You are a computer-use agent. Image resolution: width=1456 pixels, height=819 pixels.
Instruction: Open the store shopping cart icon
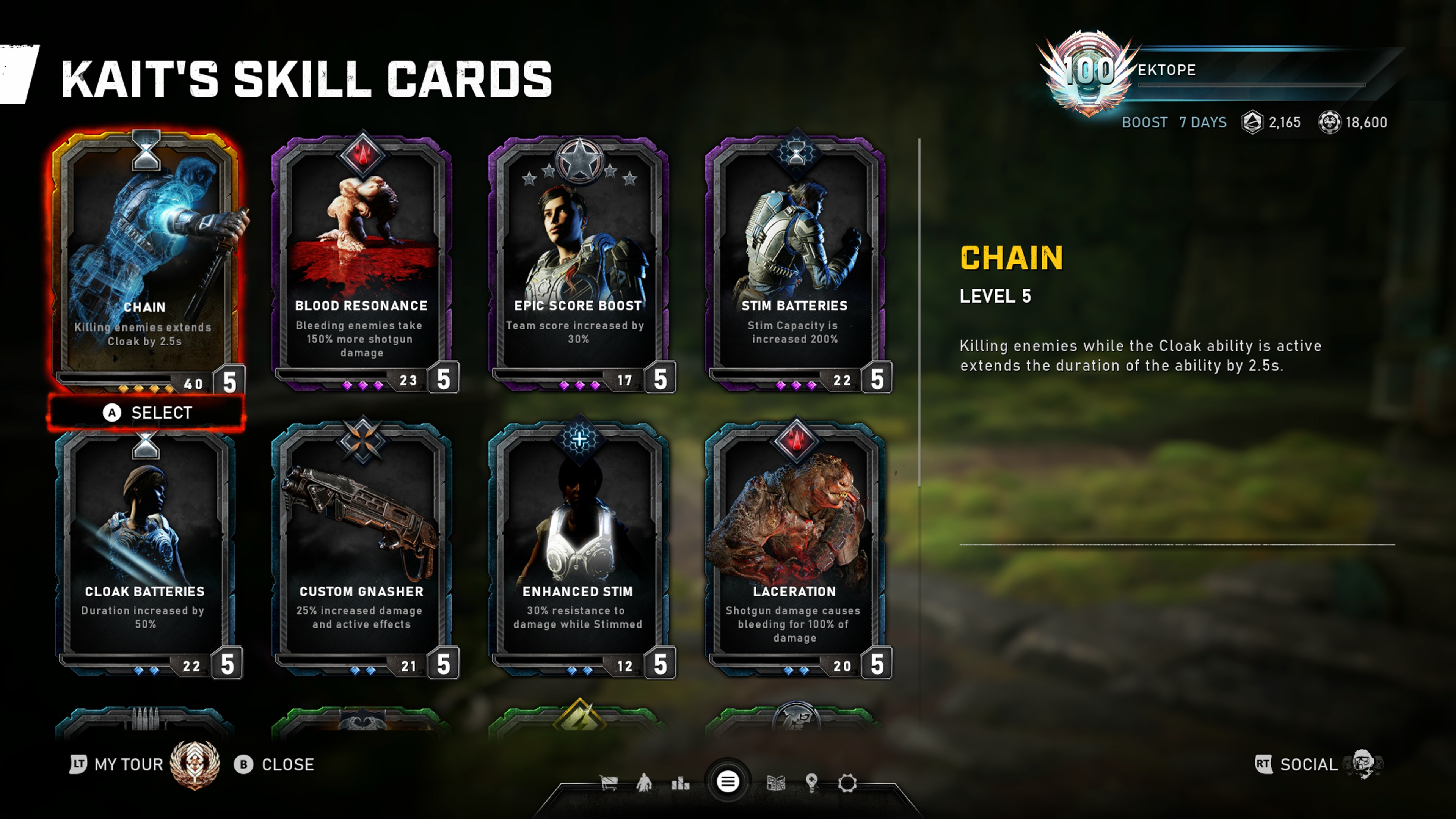click(609, 783)
